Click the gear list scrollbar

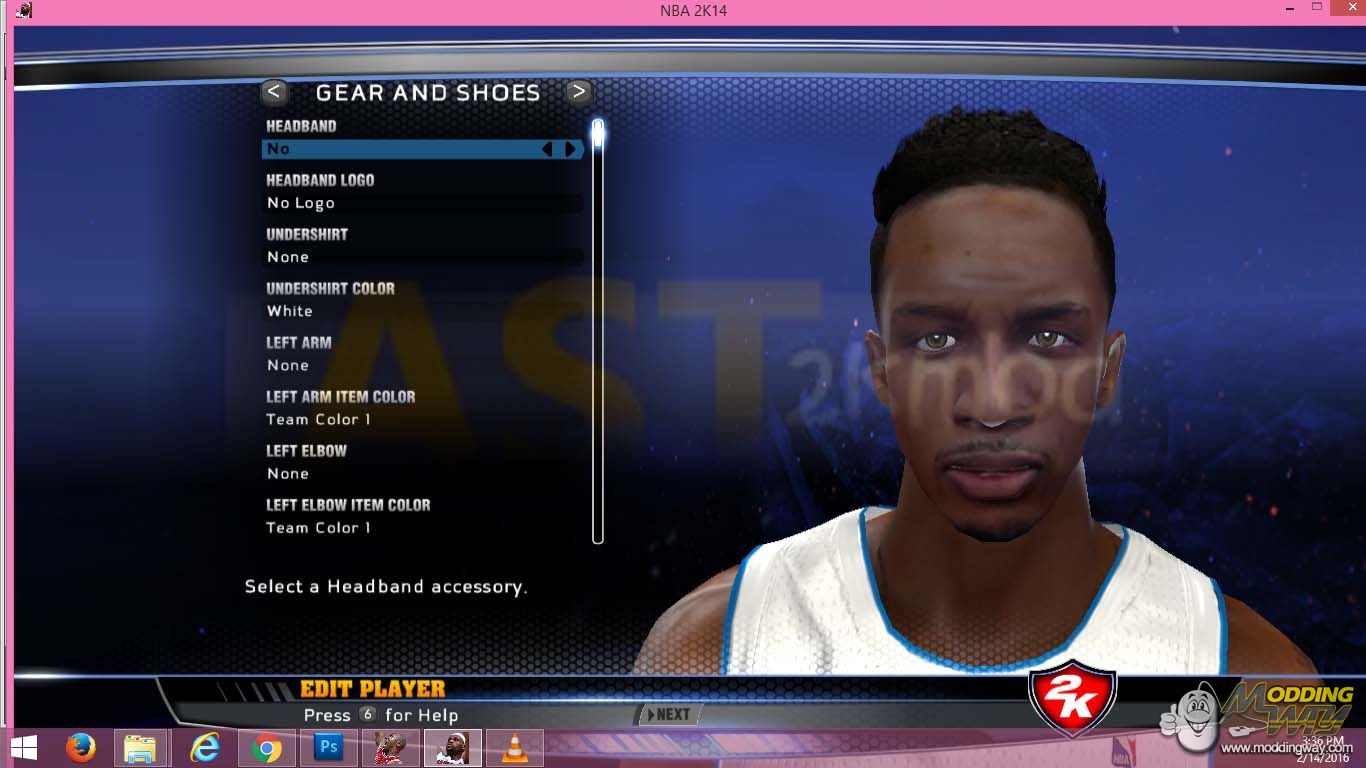pyautogui.click(x=598, y=330)
